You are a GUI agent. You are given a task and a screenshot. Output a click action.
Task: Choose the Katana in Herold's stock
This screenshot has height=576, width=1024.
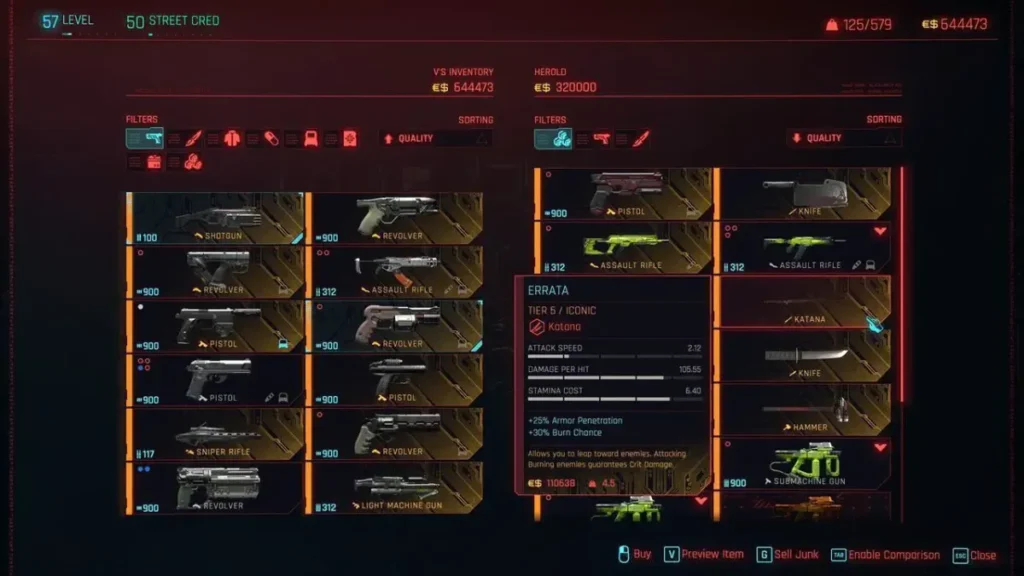click(805, 302)
